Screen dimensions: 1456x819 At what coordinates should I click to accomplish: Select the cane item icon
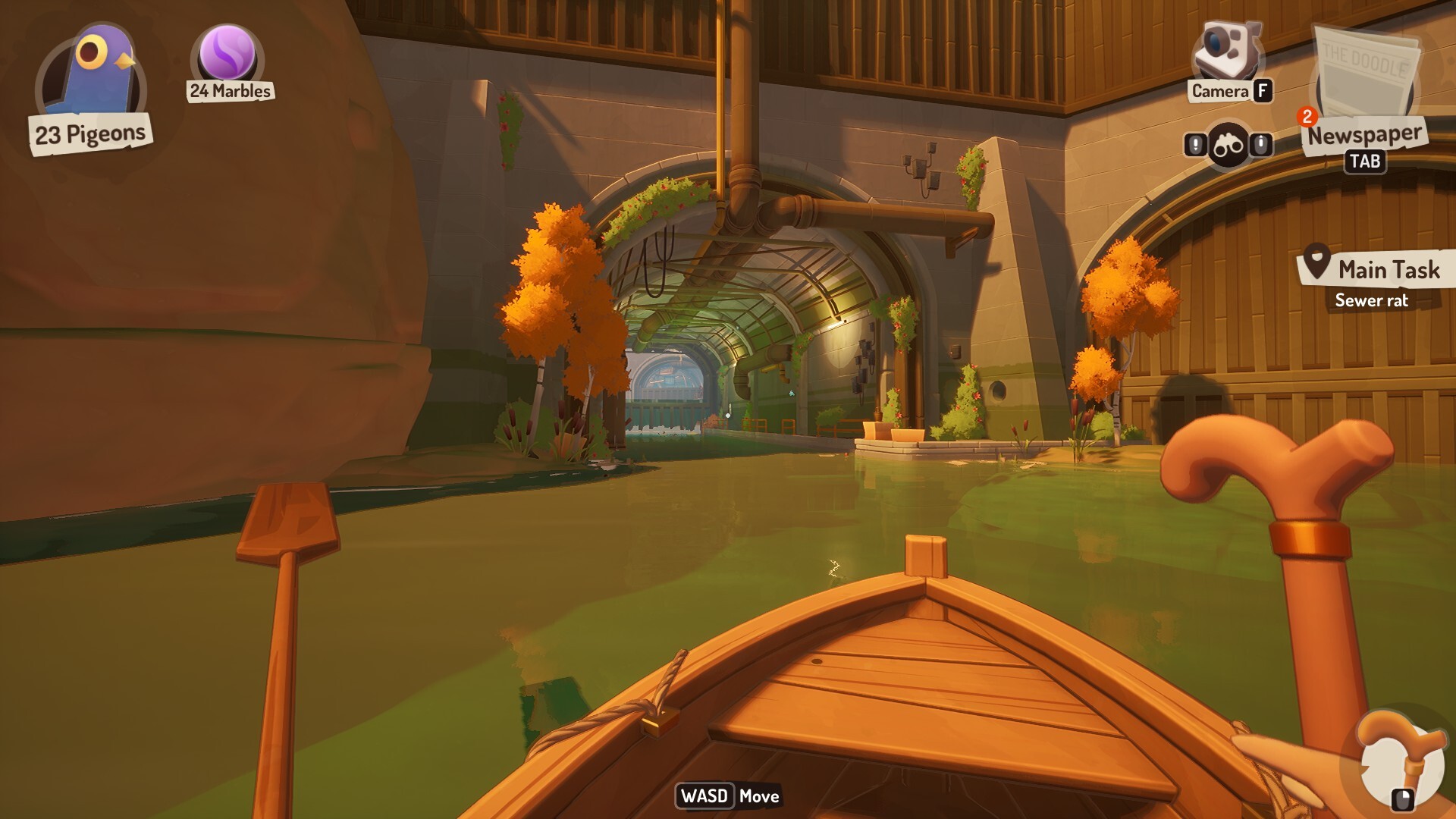coord(1400,760)
